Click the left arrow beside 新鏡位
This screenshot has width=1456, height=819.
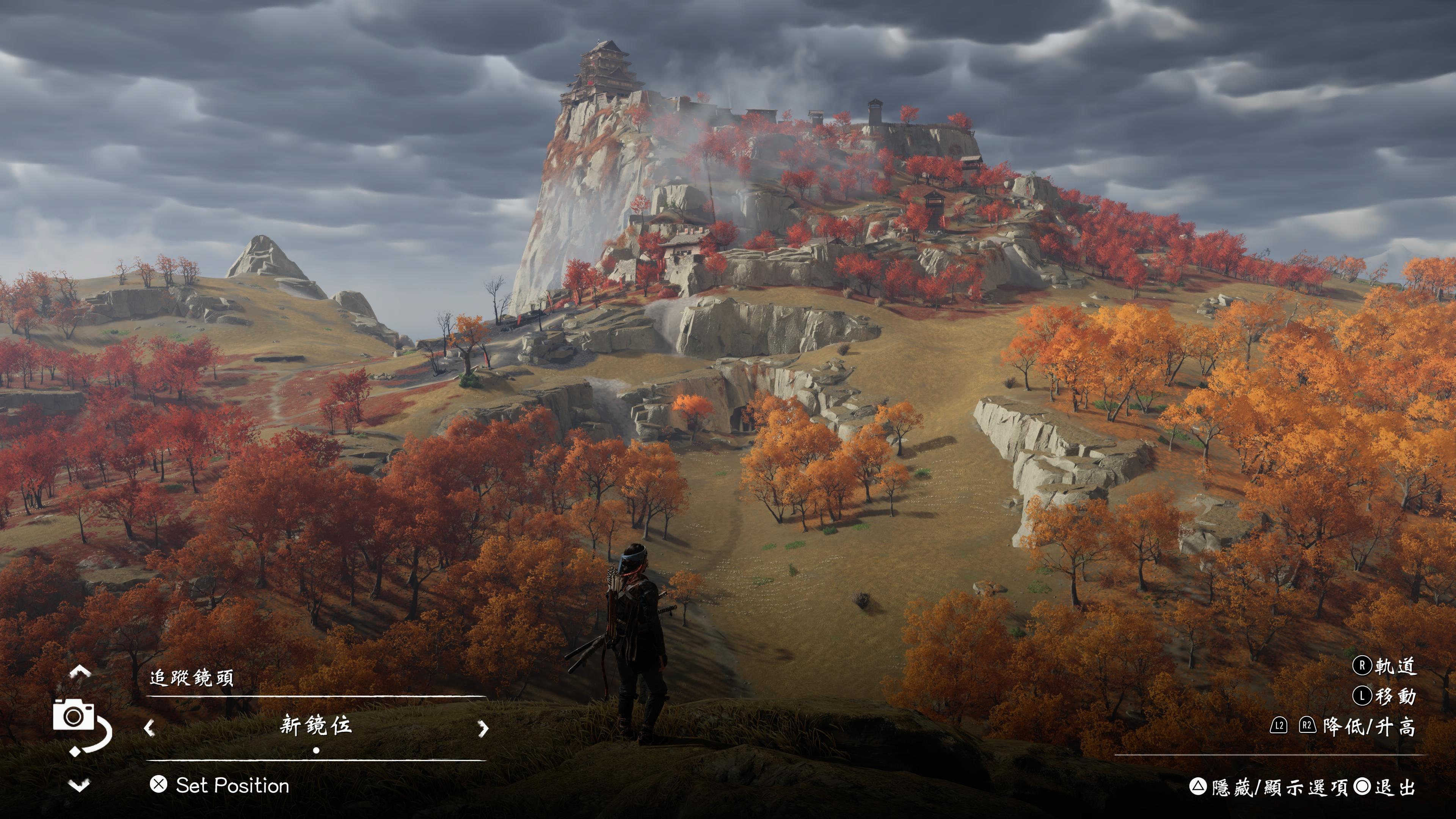point(149,728)
